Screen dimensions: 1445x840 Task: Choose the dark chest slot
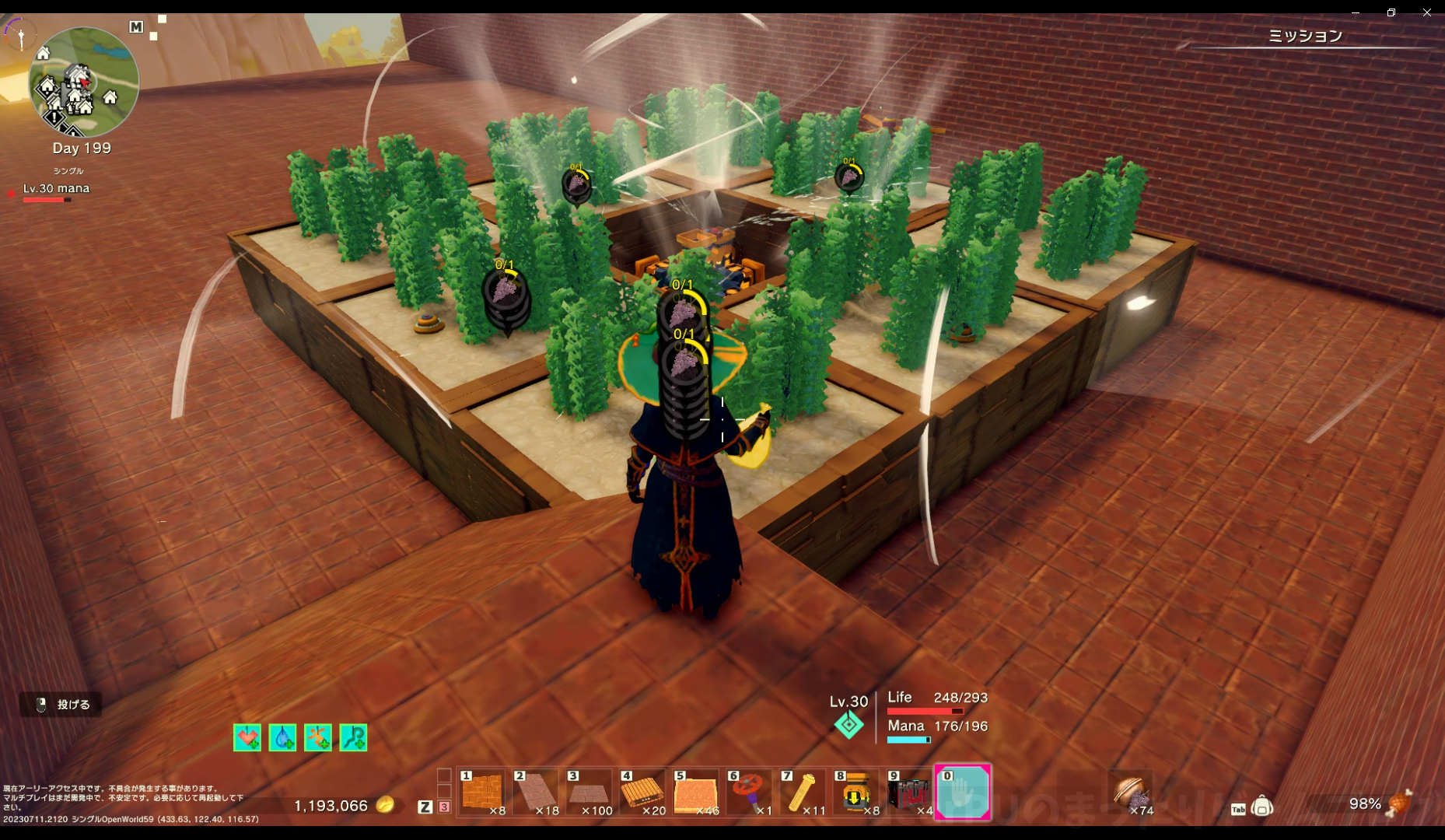point(909,793)
